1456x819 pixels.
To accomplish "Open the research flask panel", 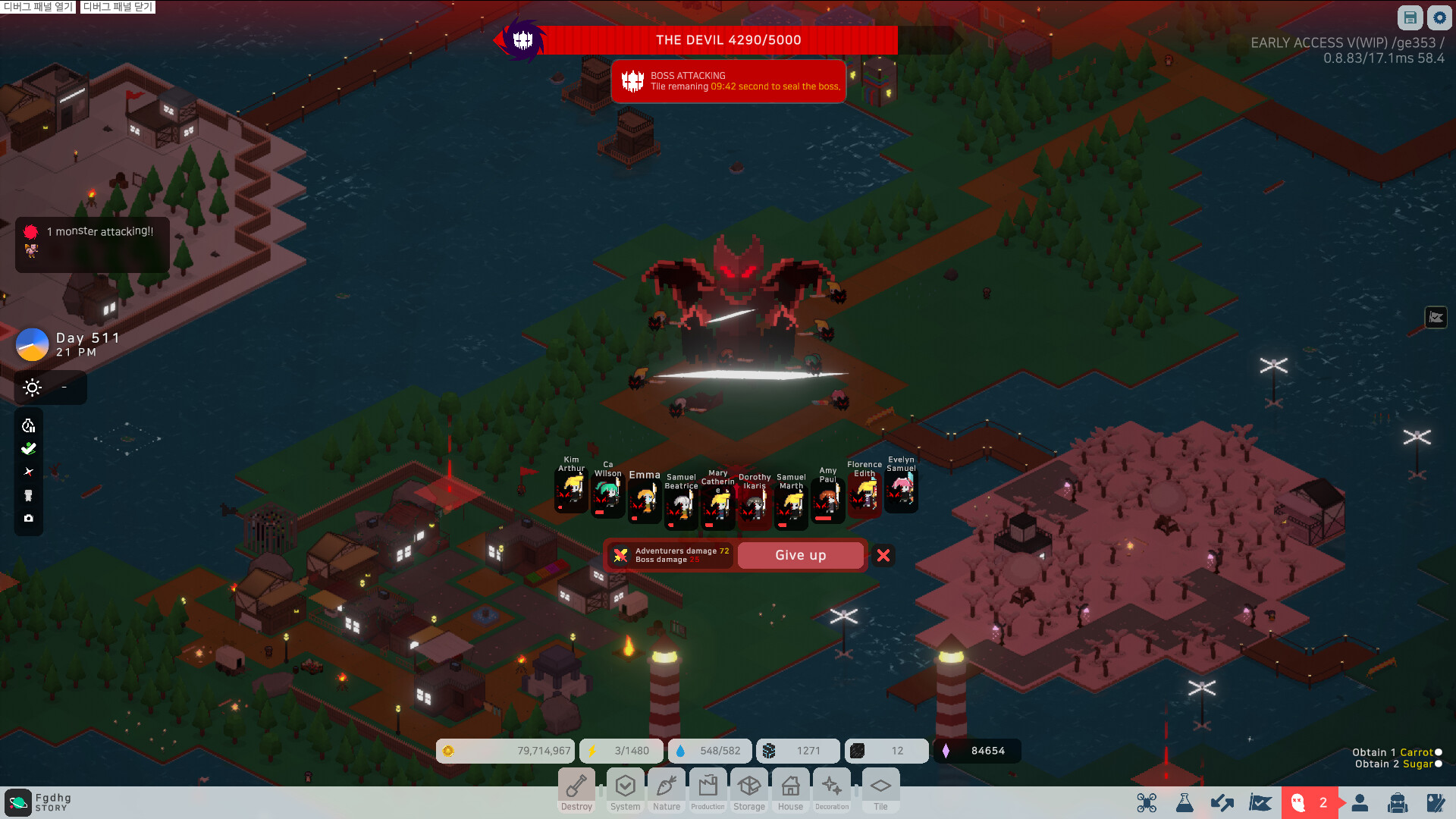I will click(1185, 802).
